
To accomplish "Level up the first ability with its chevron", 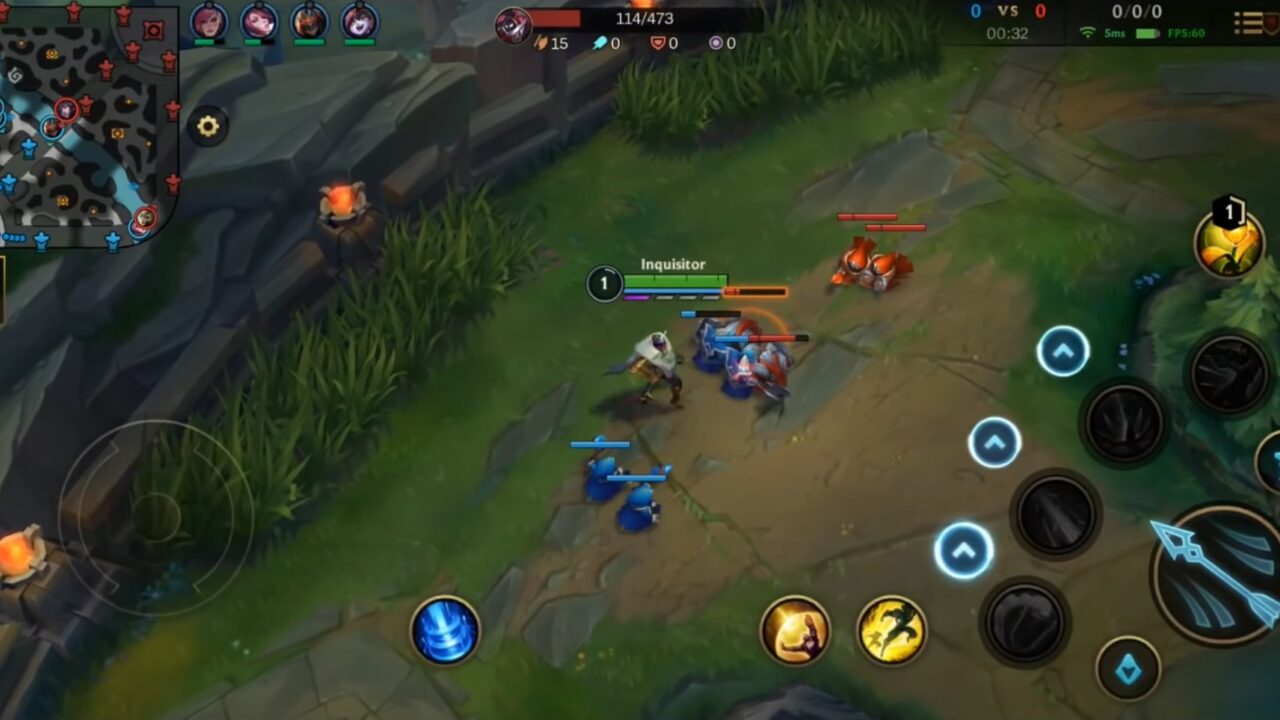I will [x=1061, y=348].
